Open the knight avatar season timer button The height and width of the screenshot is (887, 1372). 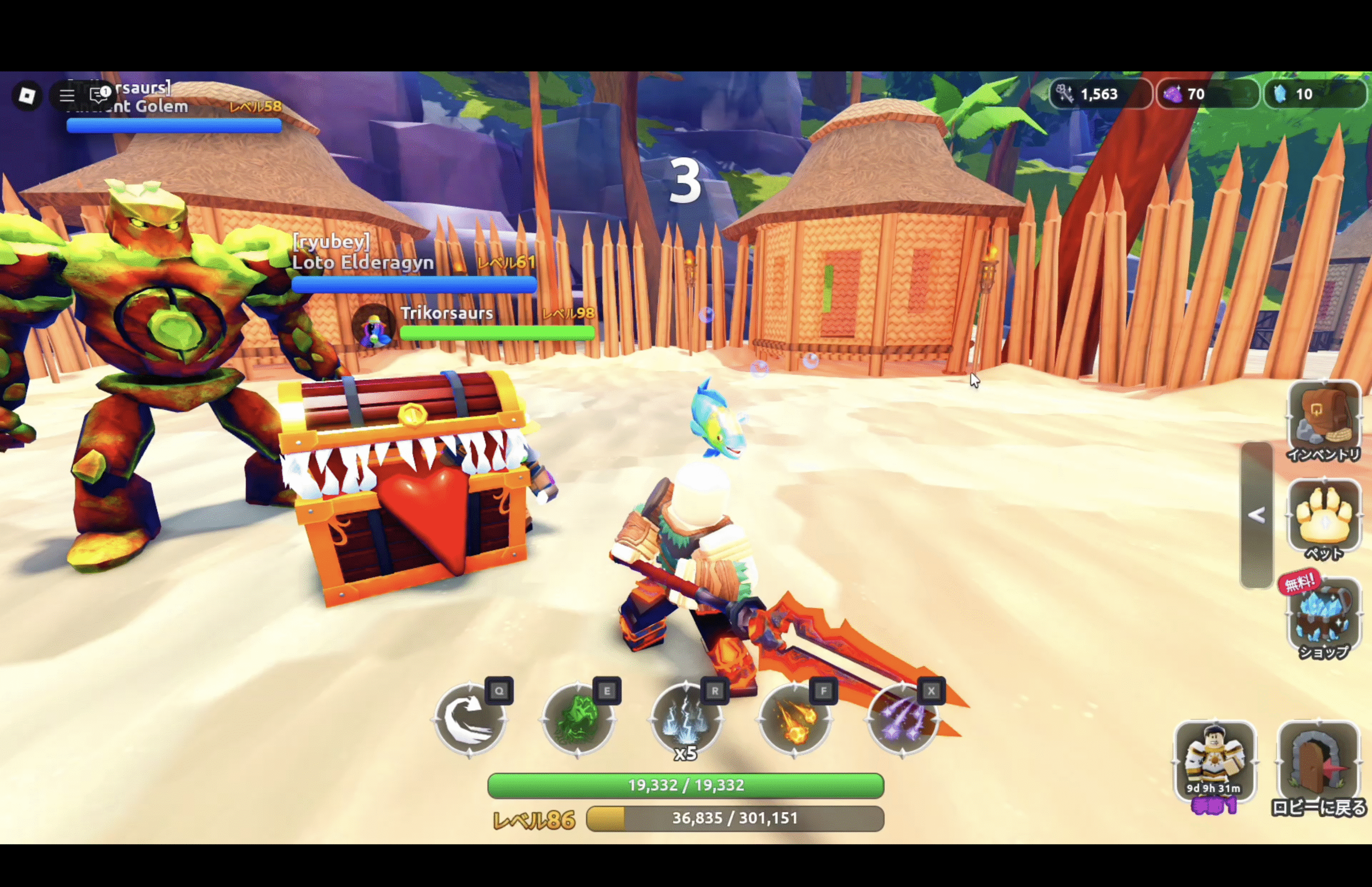pyautogui.click(x=1214, y=762)
